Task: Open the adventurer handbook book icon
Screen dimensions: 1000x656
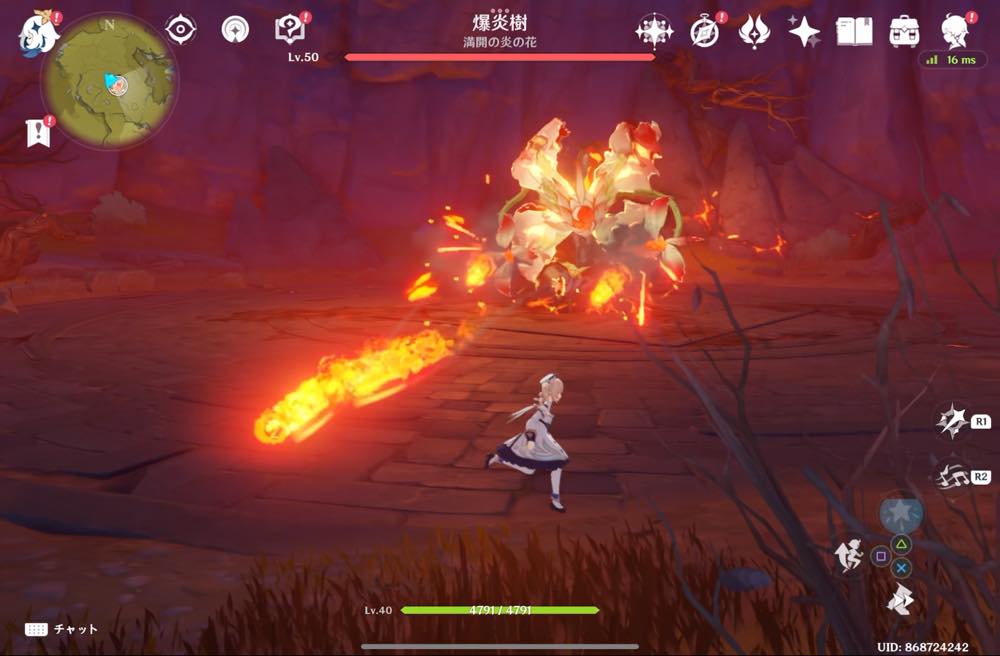Action: click(x=853, y=31)
